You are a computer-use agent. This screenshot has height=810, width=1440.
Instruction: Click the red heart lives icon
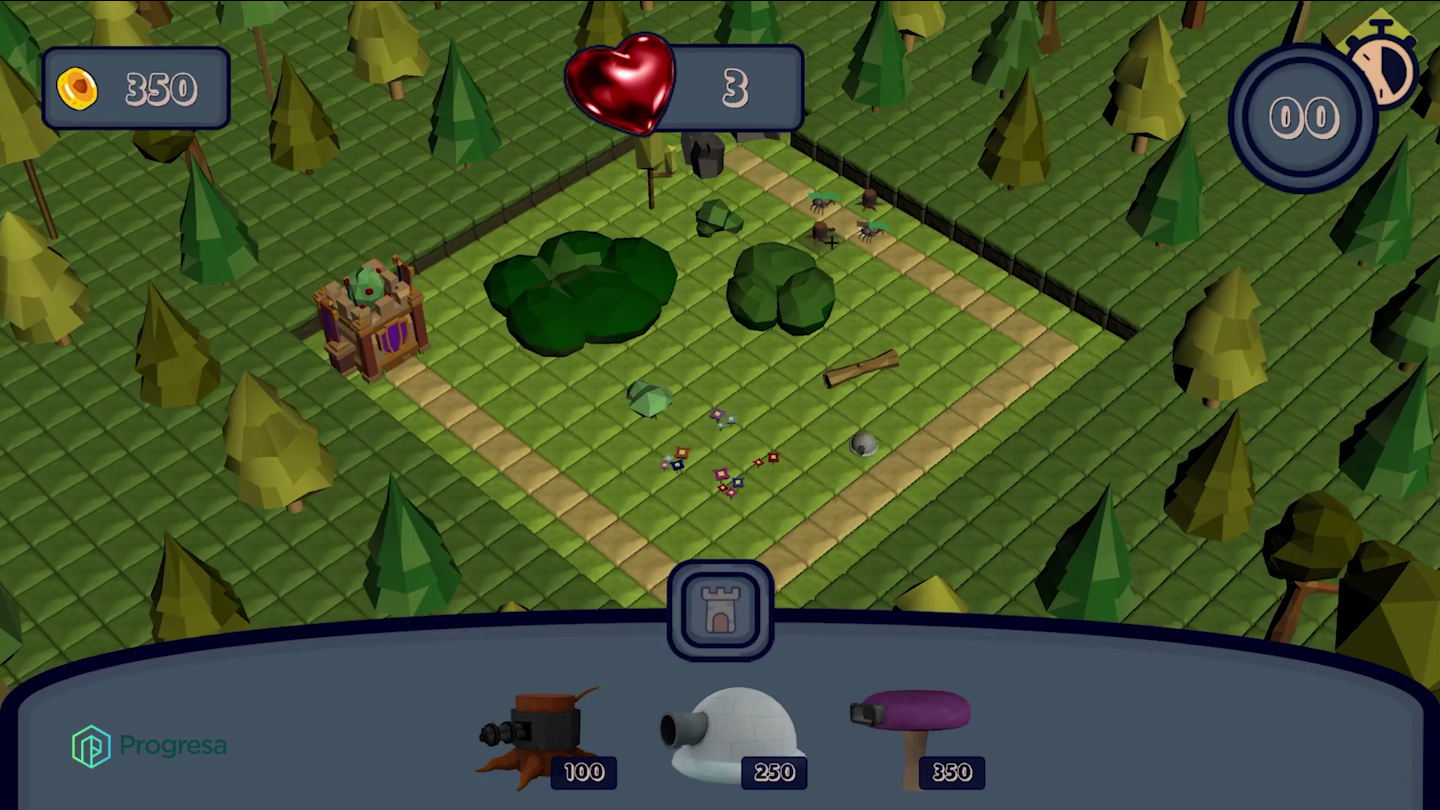[622, 85]
